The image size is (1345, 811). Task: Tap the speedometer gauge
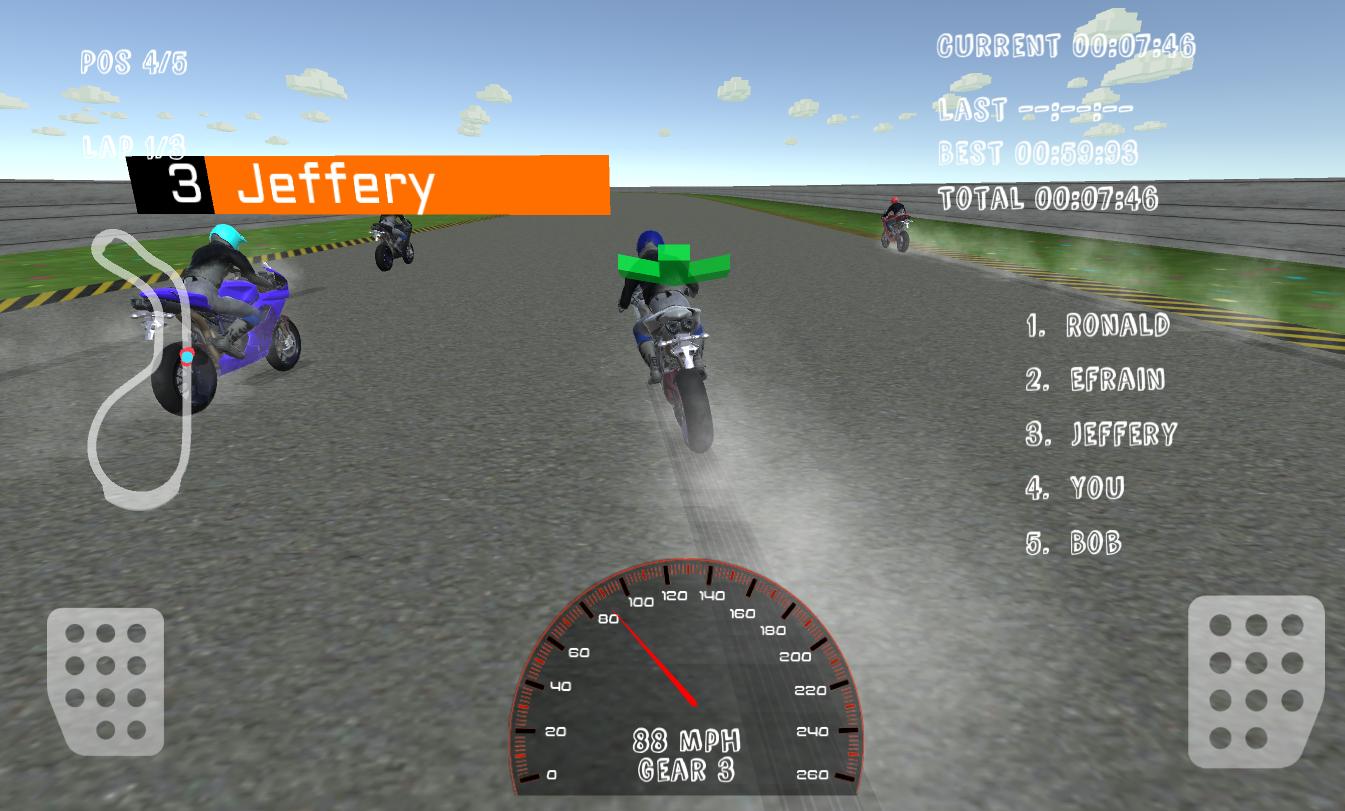(690, 680)
